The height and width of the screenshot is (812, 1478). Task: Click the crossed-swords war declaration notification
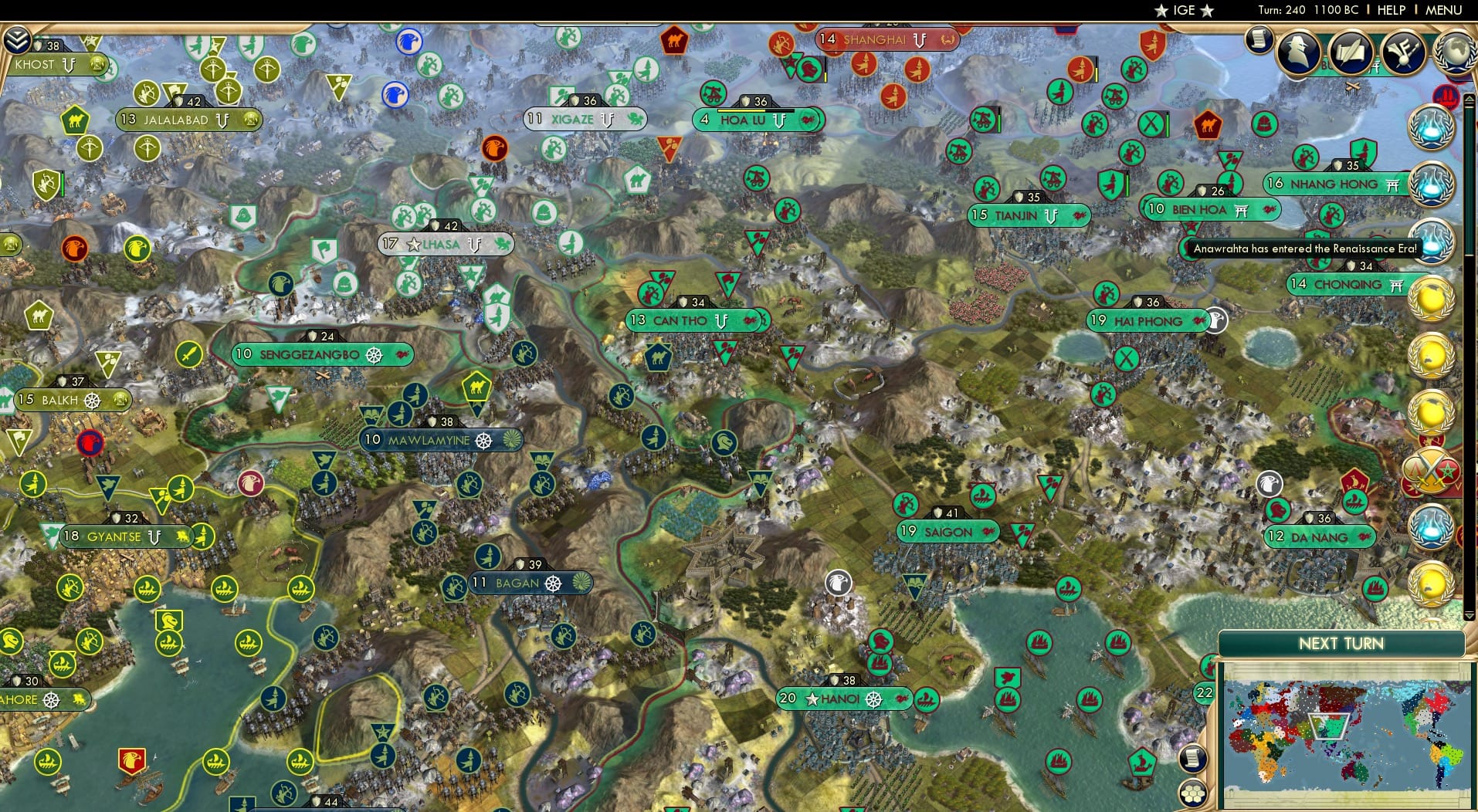(1433, 471)
